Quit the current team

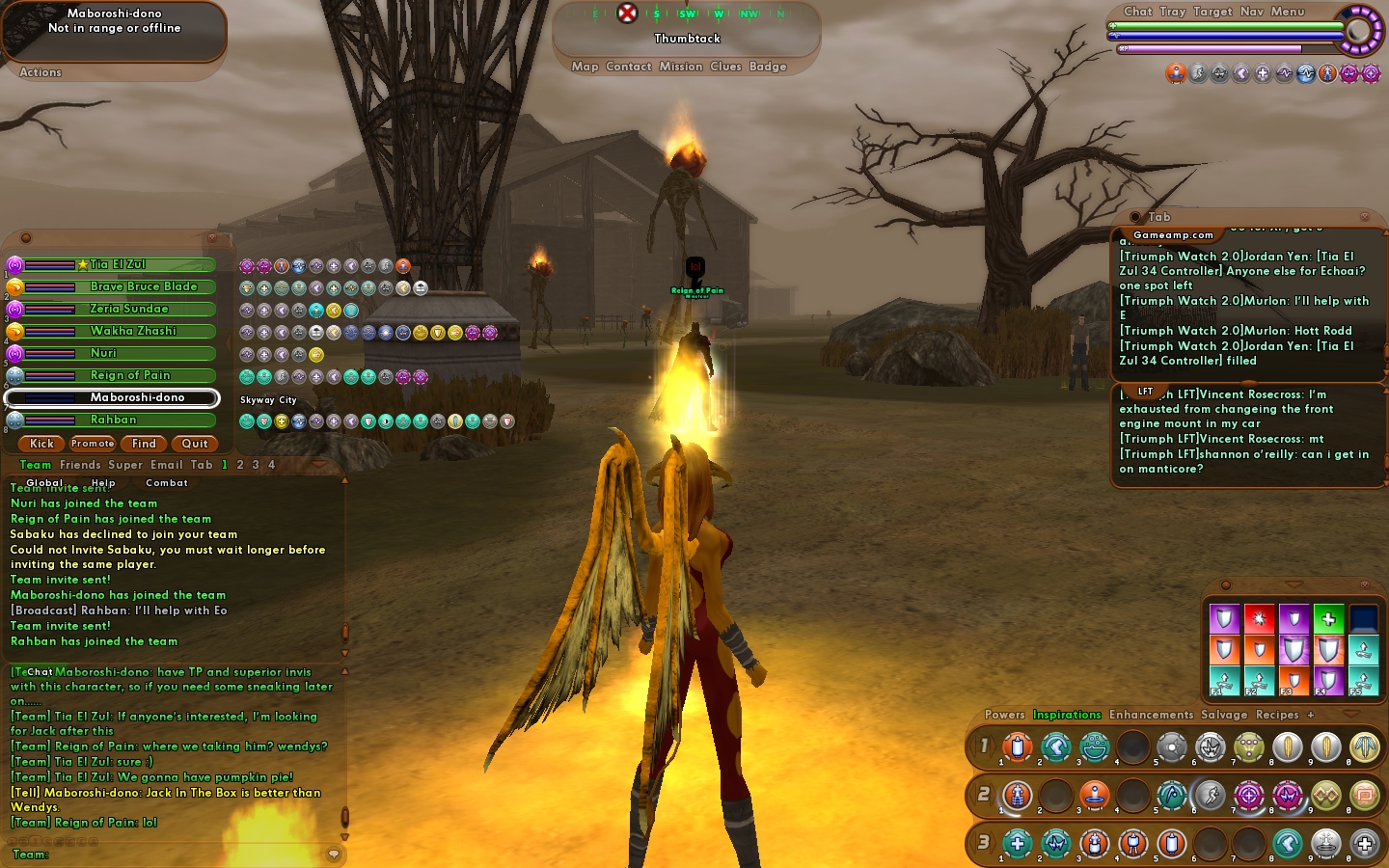(195, 444)
